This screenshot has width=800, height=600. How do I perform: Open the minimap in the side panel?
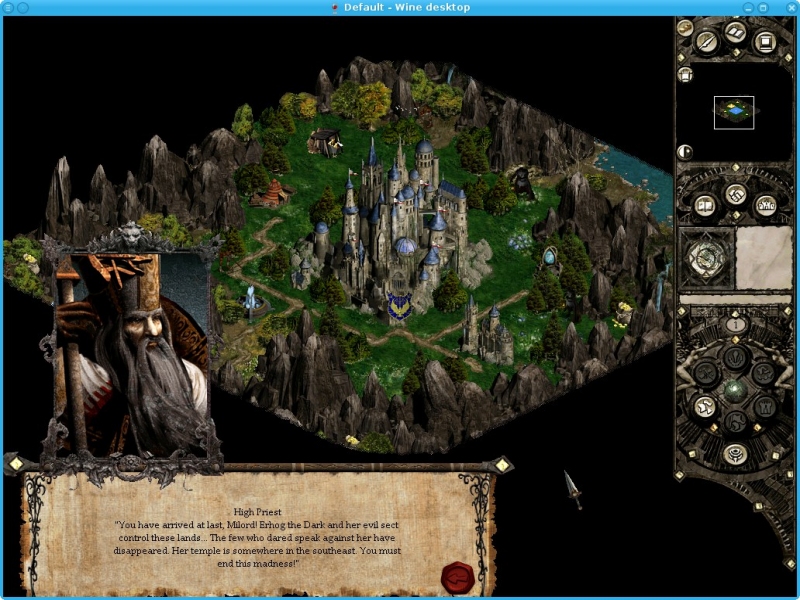click(x=734, y=112)
